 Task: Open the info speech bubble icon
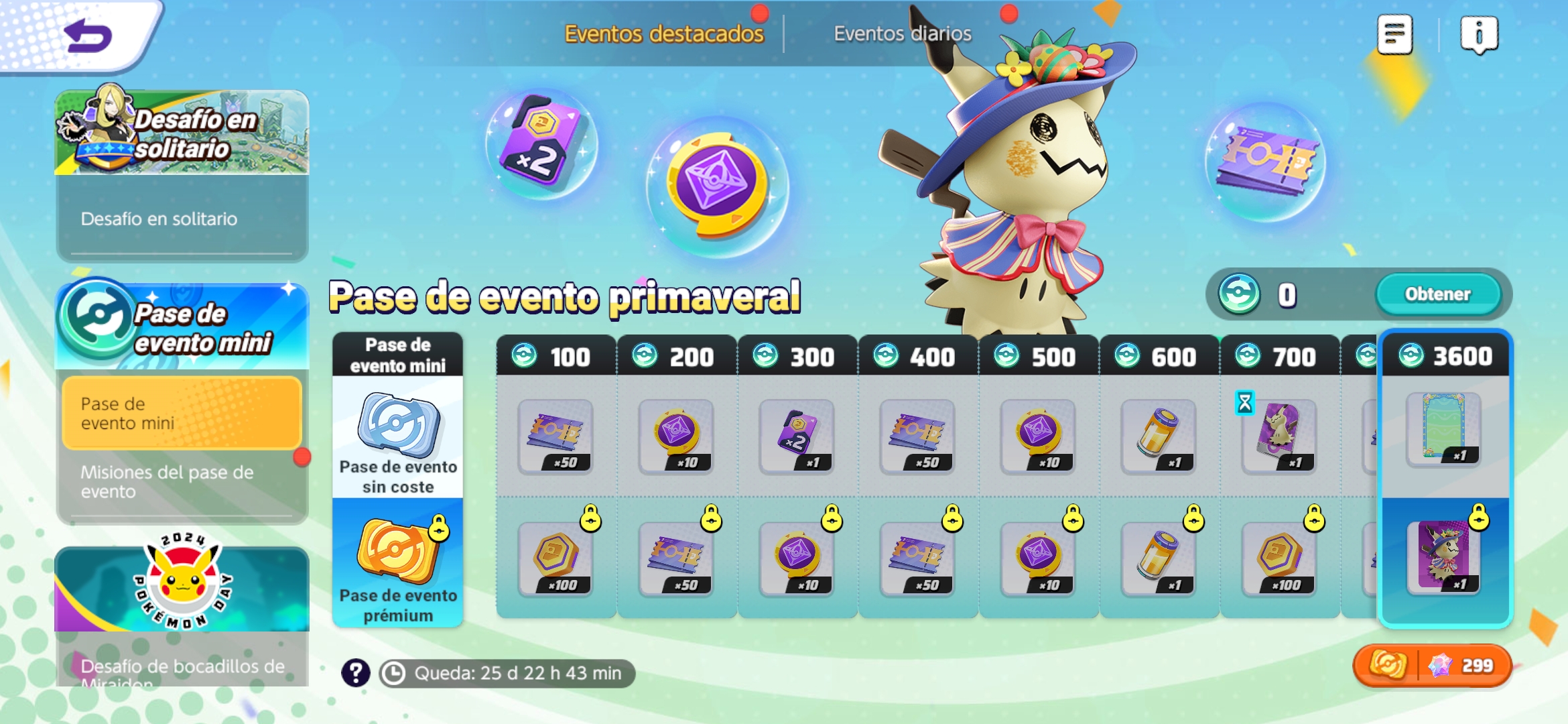tap(1478, 34)
